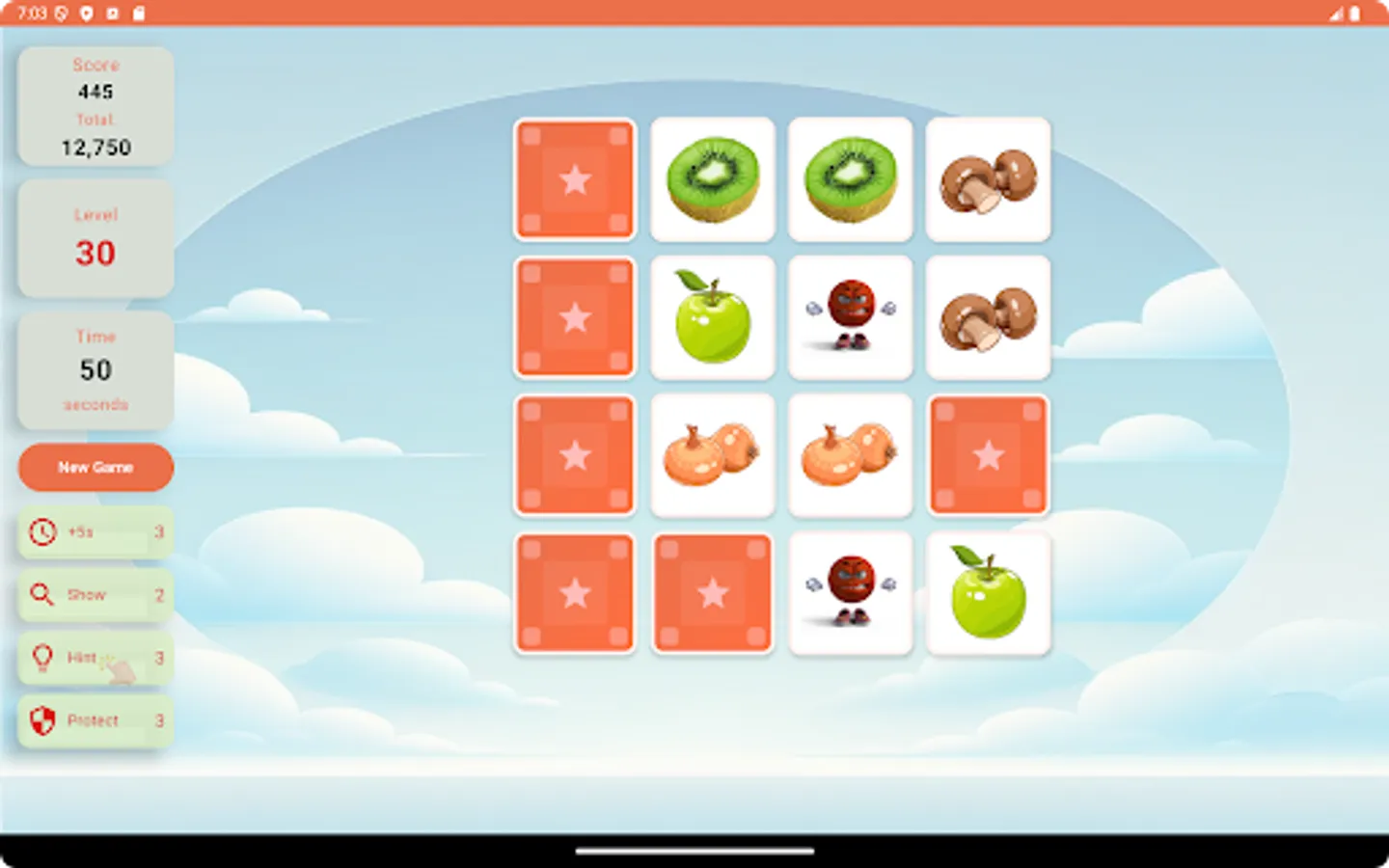Tap the angry red face card in the second row

tap(850, 318)
